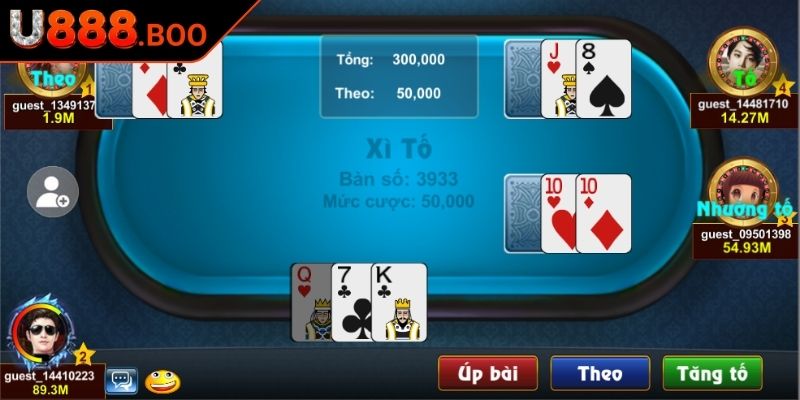Select the Queen of hearts card
The width and height of the screenshot is (800, 400).
(310, 302)
